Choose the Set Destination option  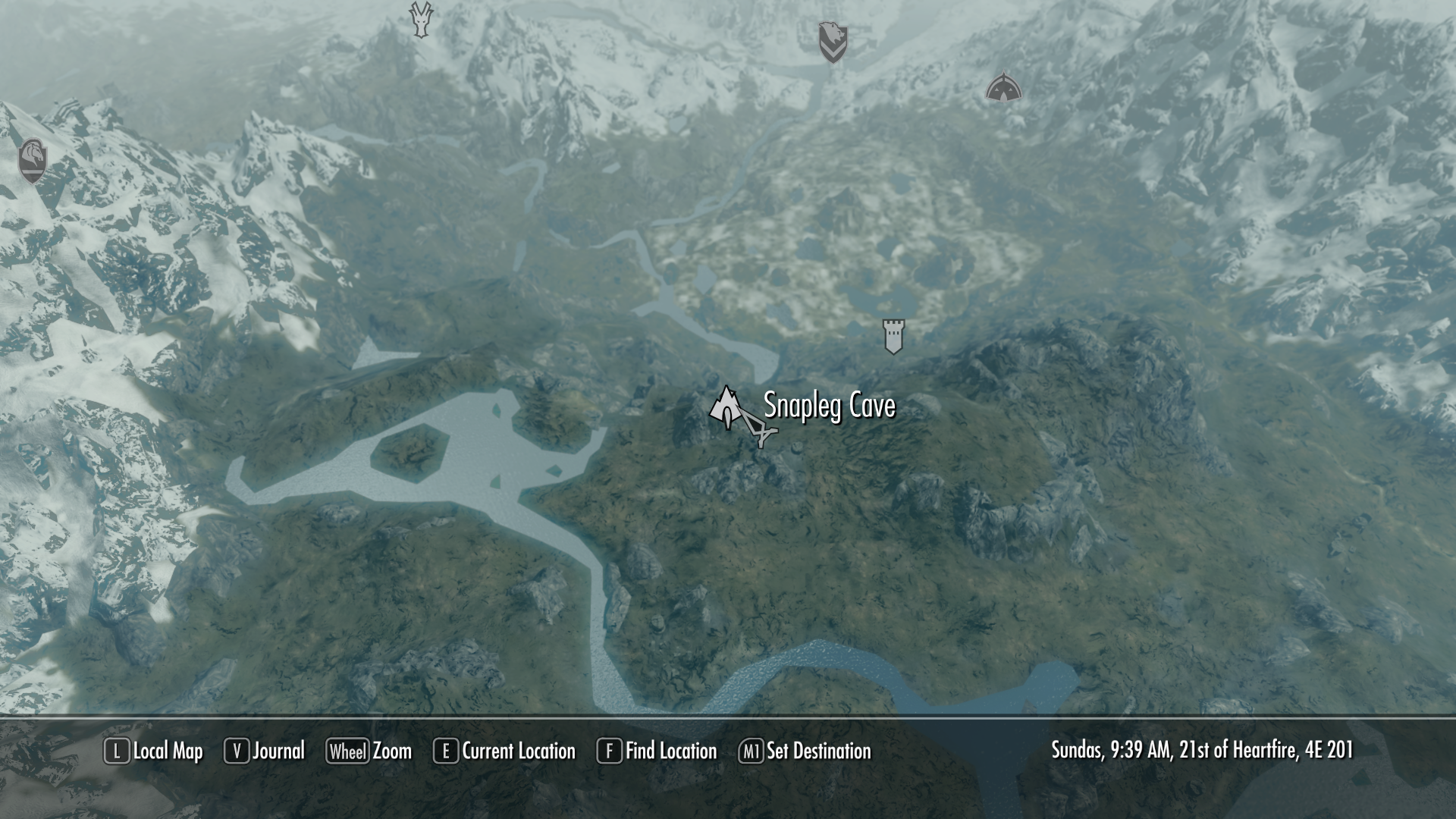(805, 751)
